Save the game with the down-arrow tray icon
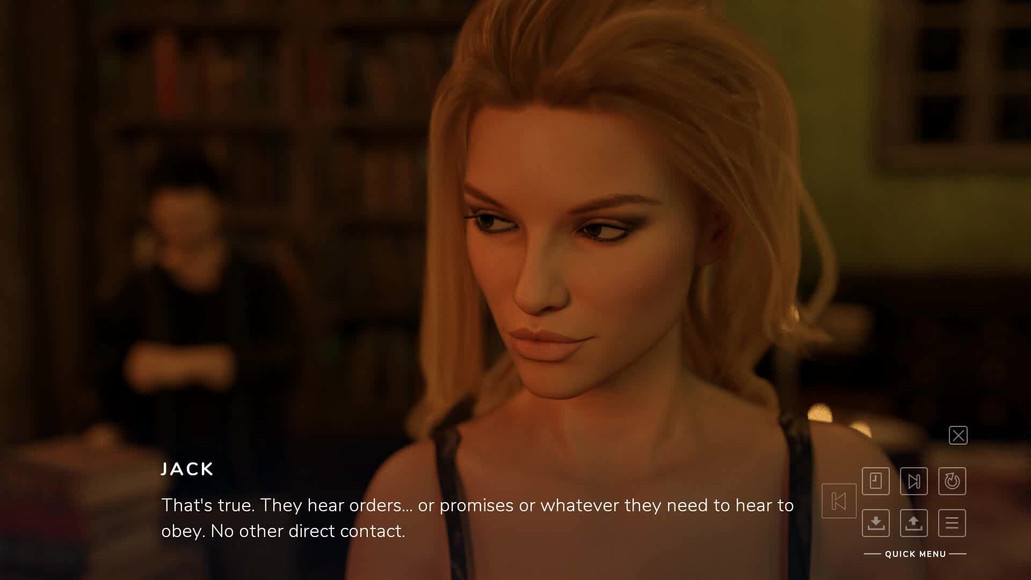Viewport: 1031px width, 580px height. pyautogui.click(x=876, y=523)
